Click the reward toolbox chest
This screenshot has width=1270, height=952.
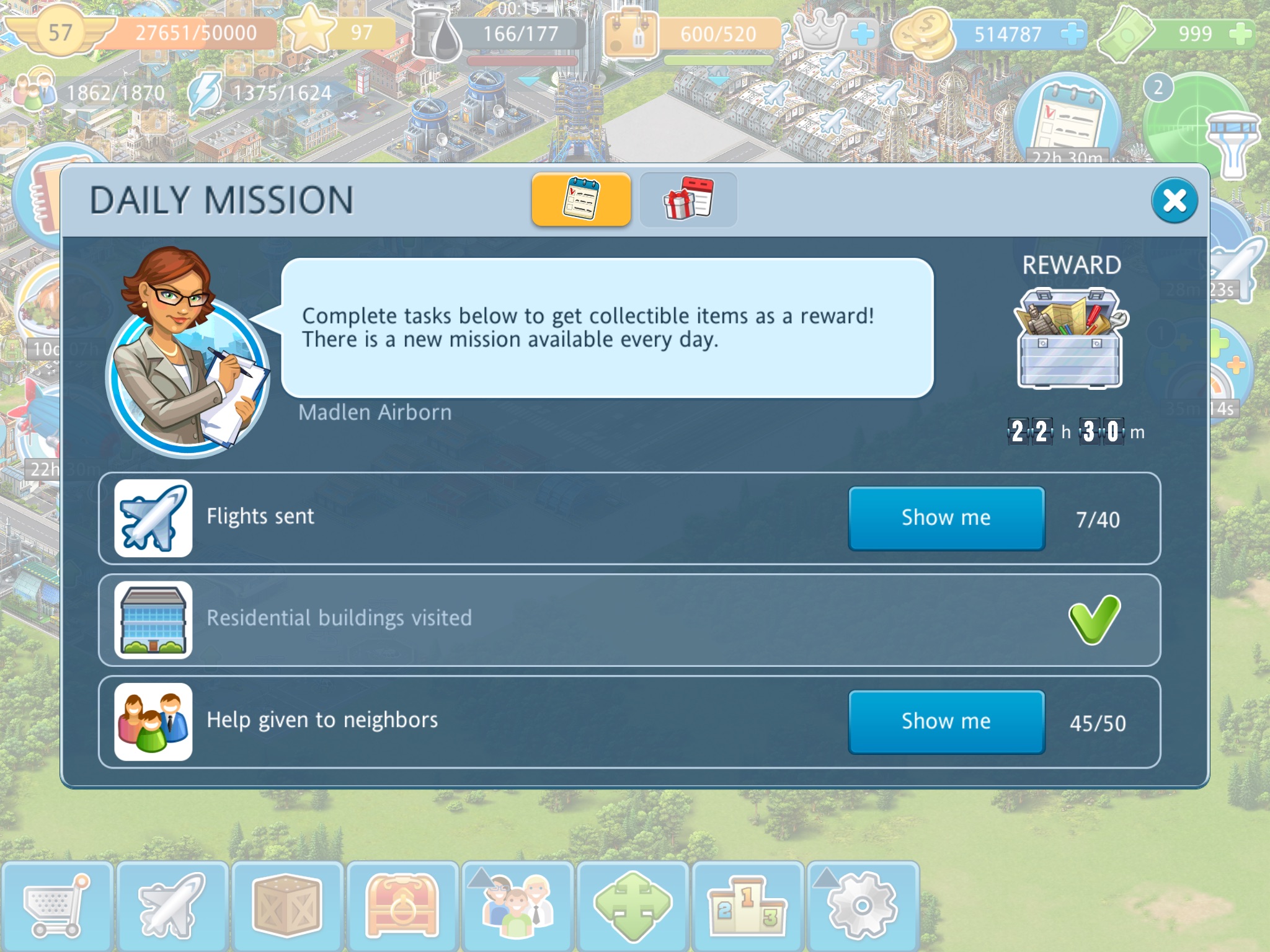[x=1070, y=338]
